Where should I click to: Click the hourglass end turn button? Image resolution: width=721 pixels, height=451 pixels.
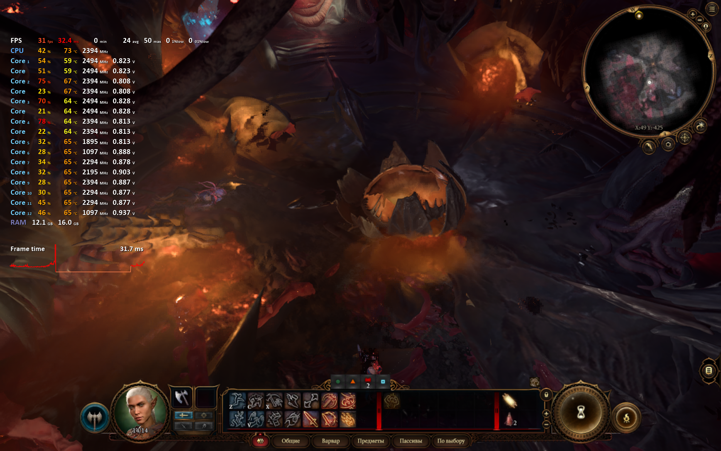pos(581,411)
